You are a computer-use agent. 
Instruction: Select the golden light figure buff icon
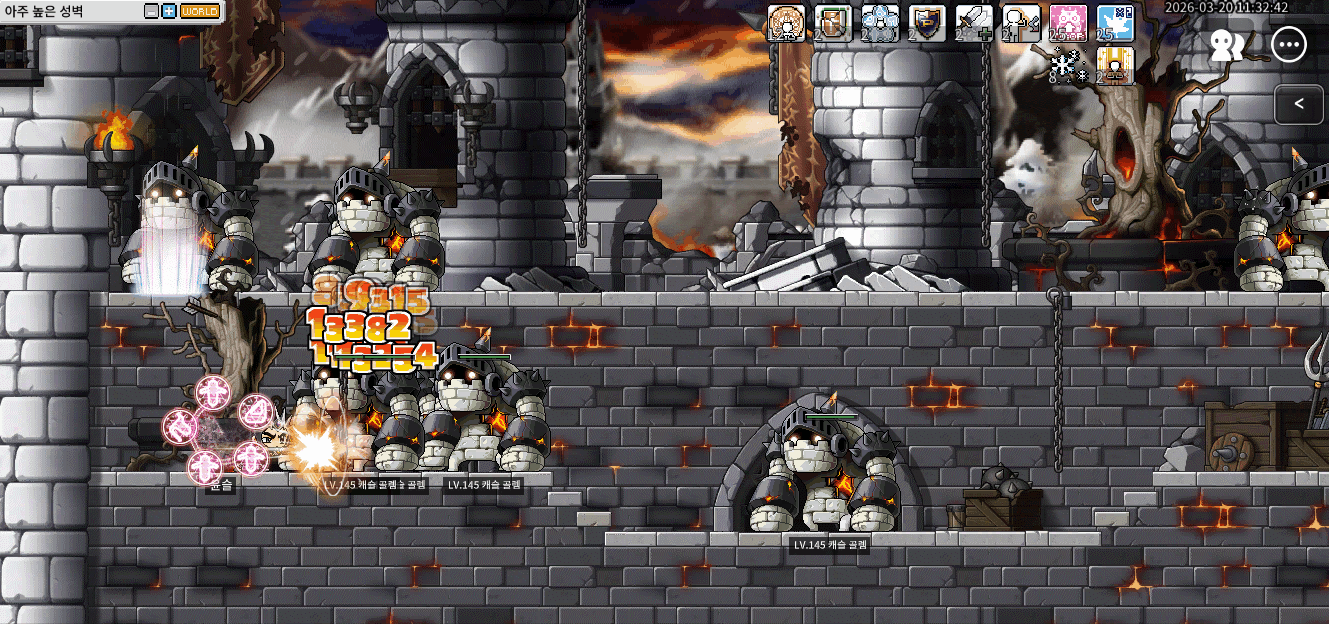click(1115, 66)
